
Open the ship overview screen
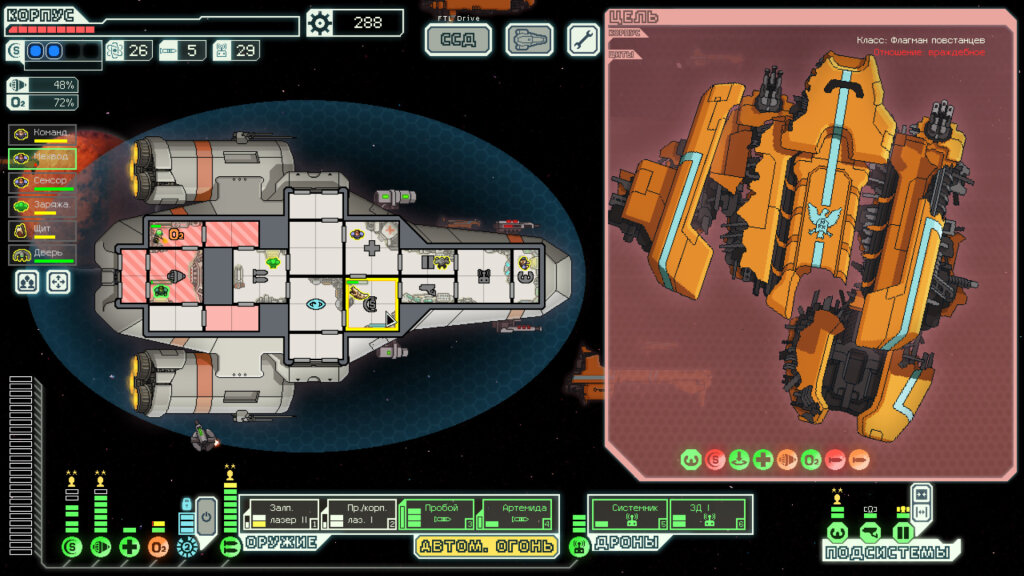tap(529, 40)
